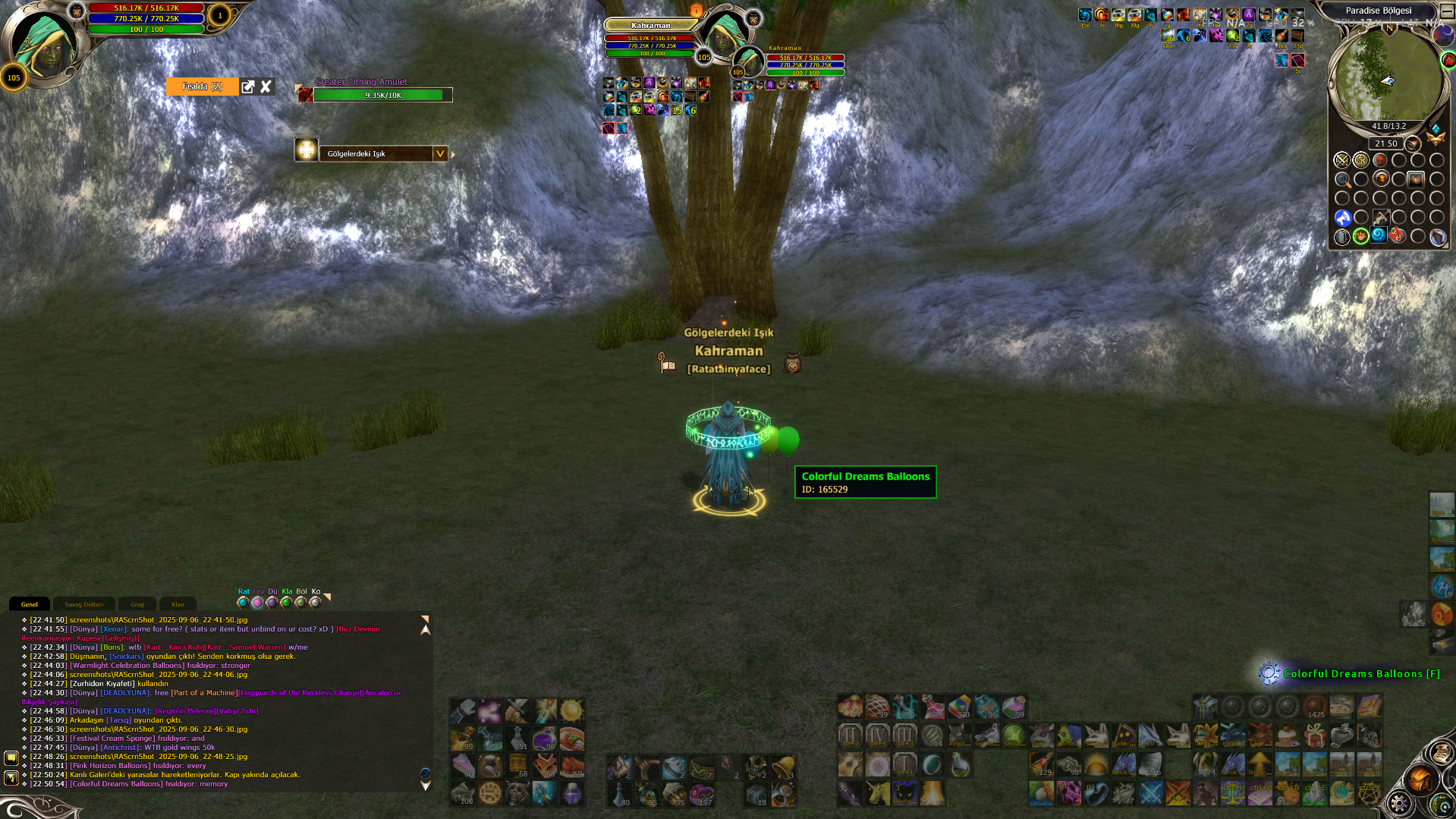Open the Savaş Defteri chat tab
Image resolution: width=1456 pixels, height=819 pixels.
click(83, 604)
